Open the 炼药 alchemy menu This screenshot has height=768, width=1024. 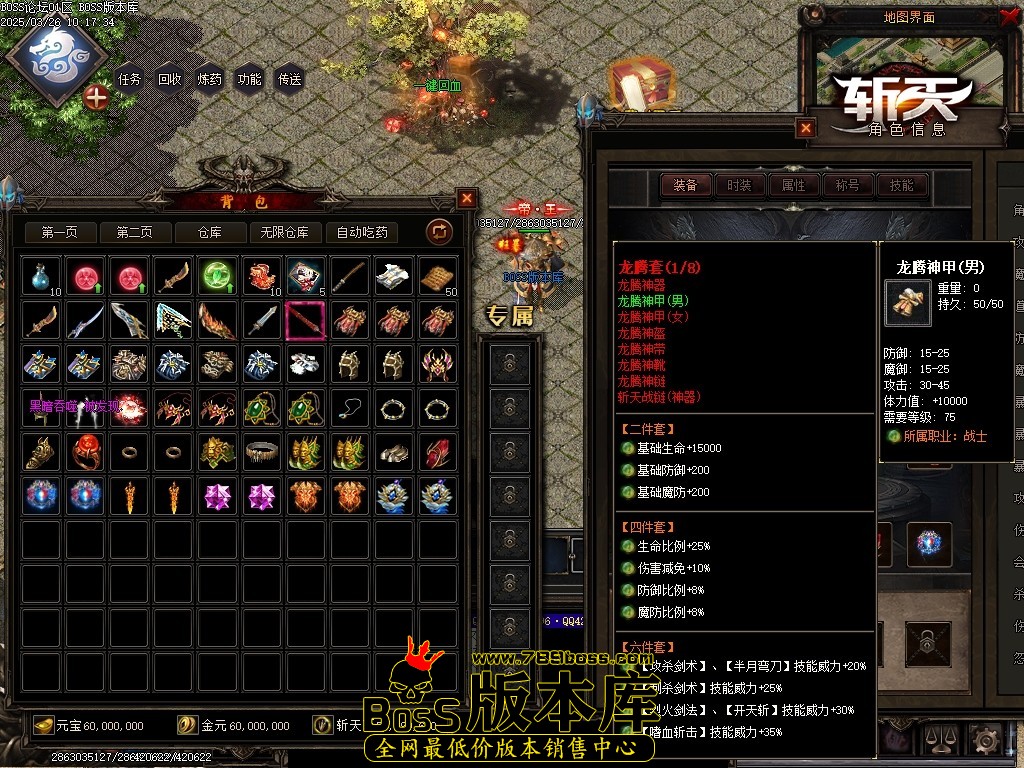(x=210, y=79)
